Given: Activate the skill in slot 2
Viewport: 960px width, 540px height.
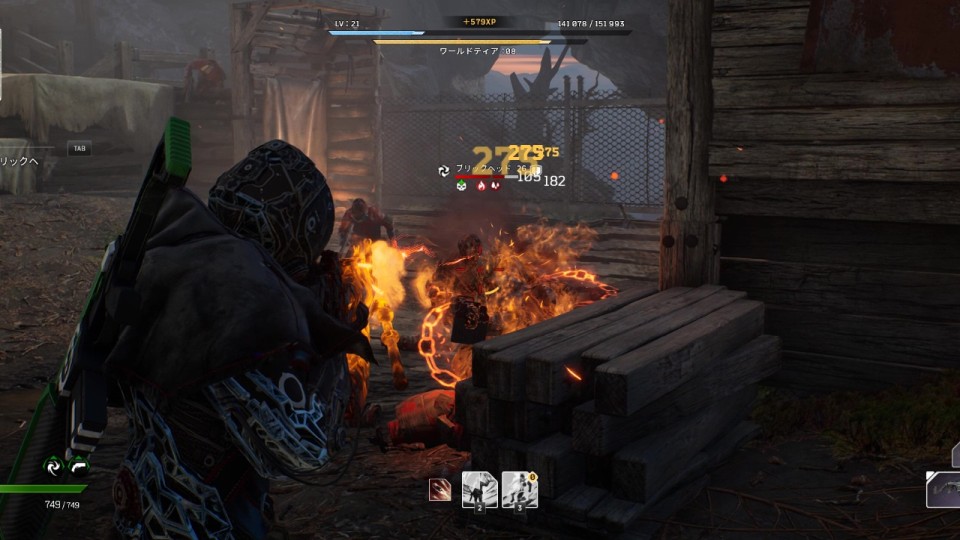Looking at the screenshot, I should [x=479, y=490].
